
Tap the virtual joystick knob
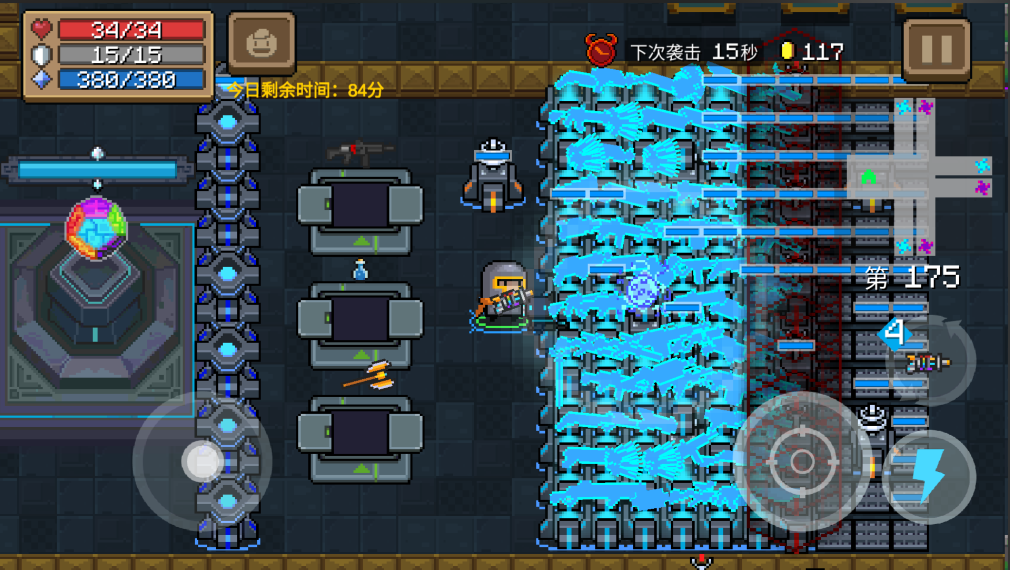coord(204,461)
